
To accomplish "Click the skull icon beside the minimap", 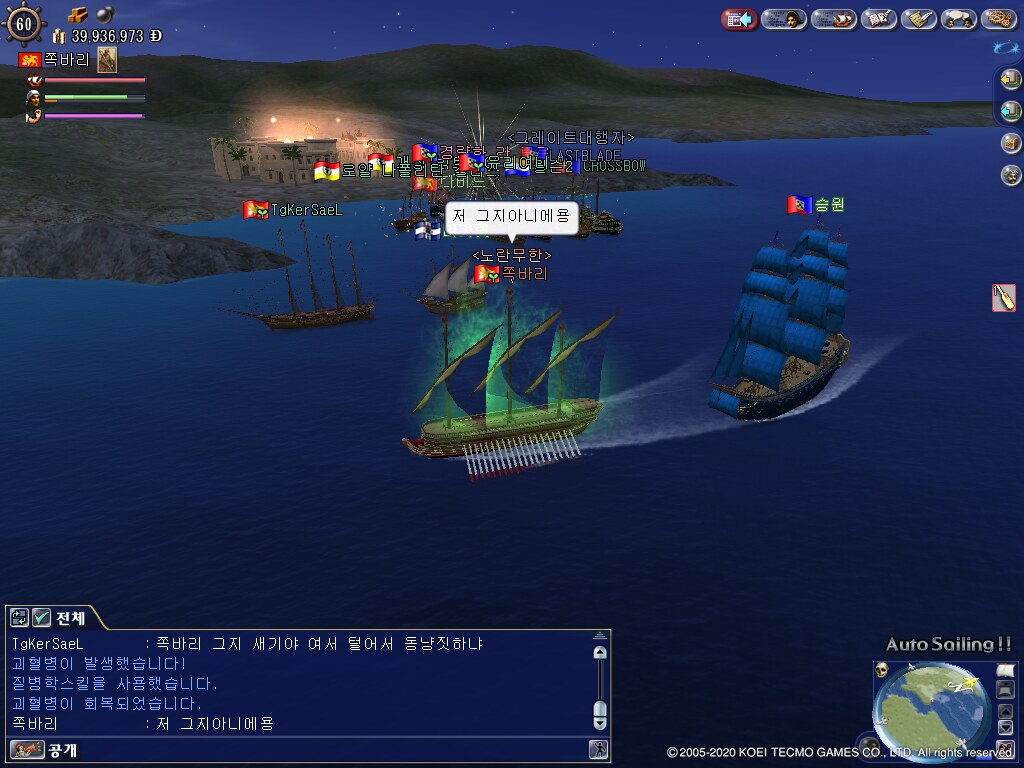I will 882,669.
